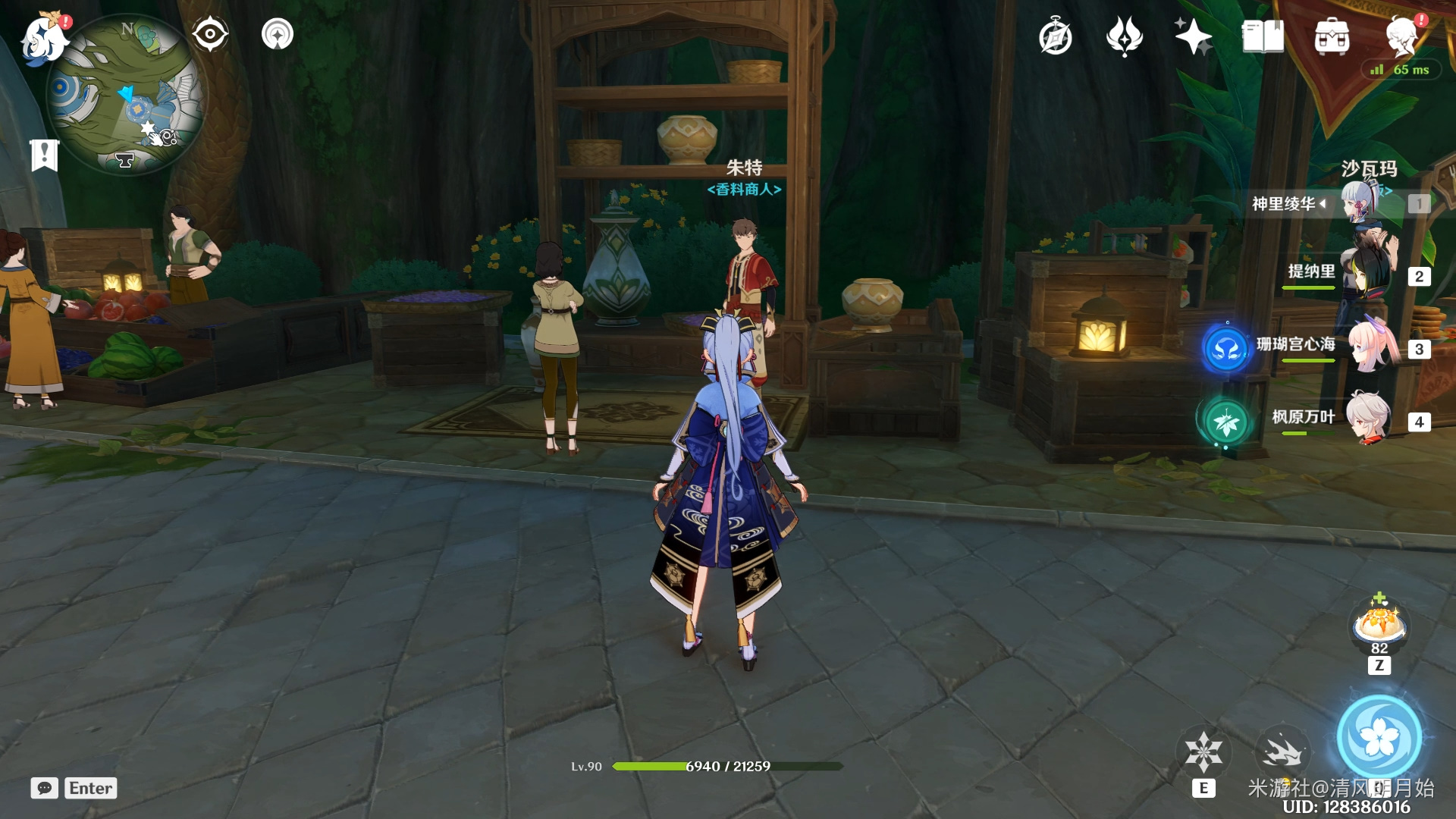Open the inventory backpack

(x=1332, y=36)
